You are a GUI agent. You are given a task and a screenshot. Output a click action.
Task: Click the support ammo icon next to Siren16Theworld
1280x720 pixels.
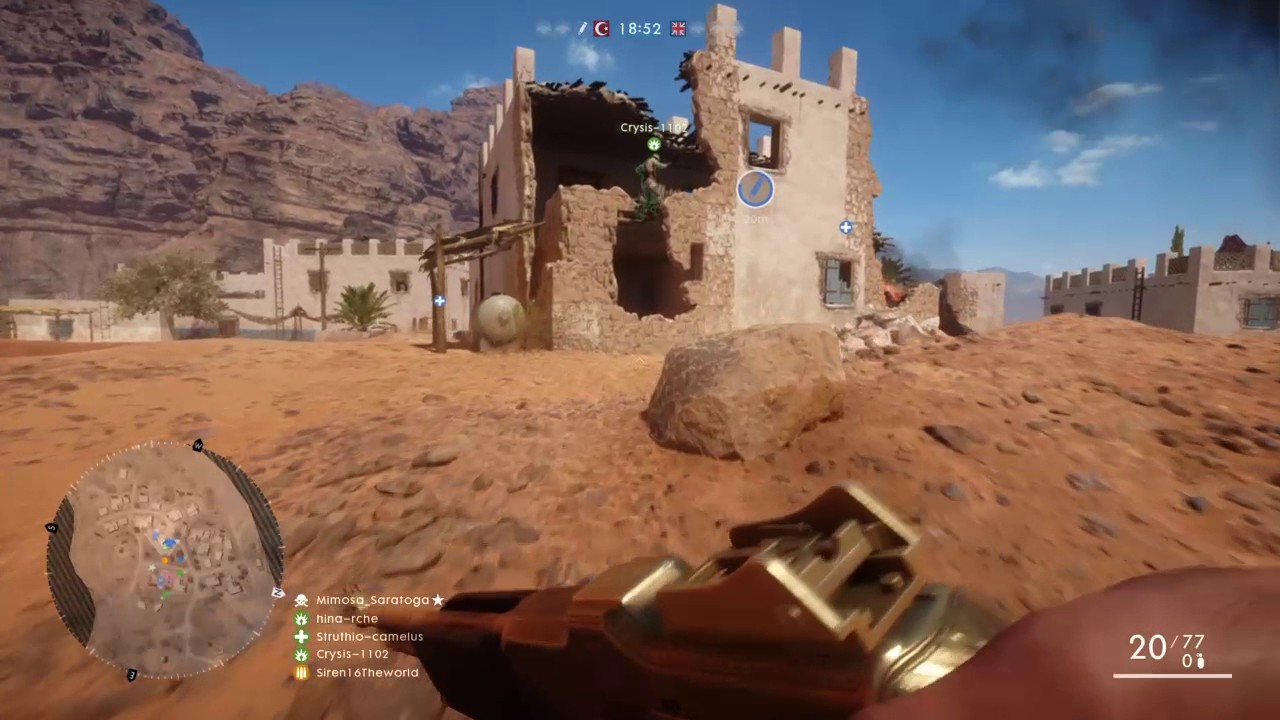pyautogui.click(x=301, y=672)
